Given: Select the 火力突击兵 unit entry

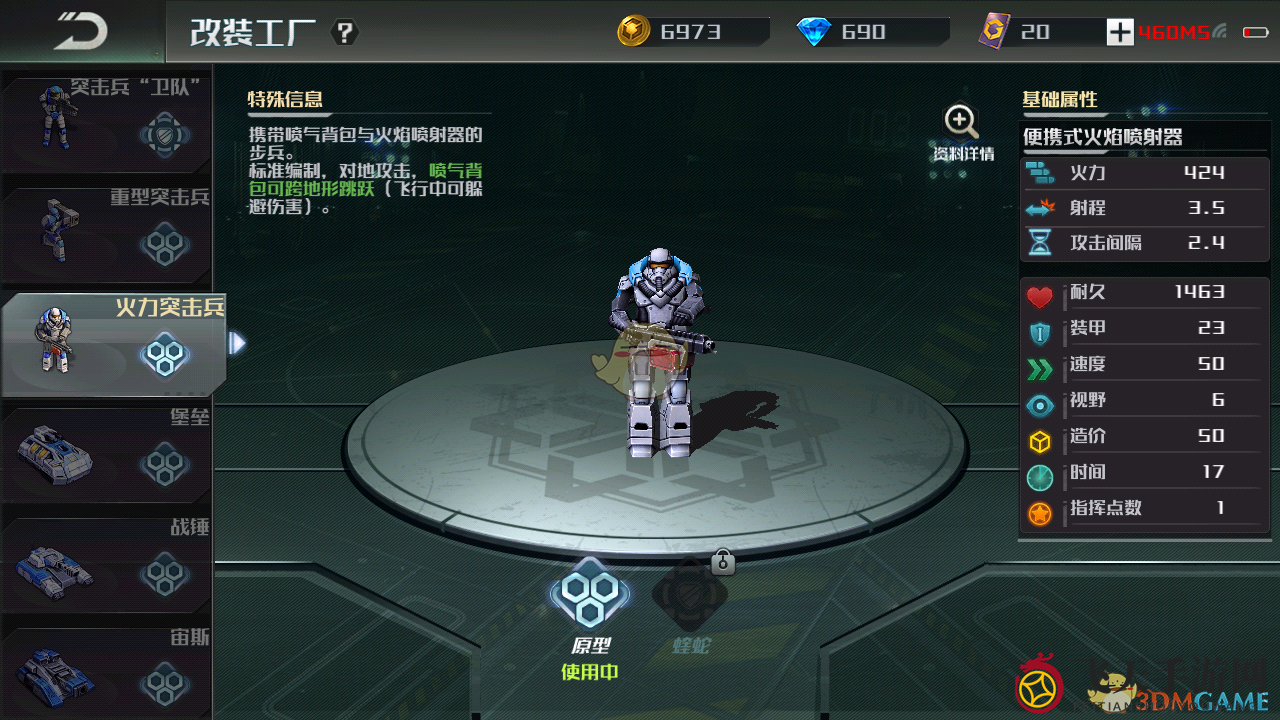Looking at the screenshot, I should click(x=112, y=344).
